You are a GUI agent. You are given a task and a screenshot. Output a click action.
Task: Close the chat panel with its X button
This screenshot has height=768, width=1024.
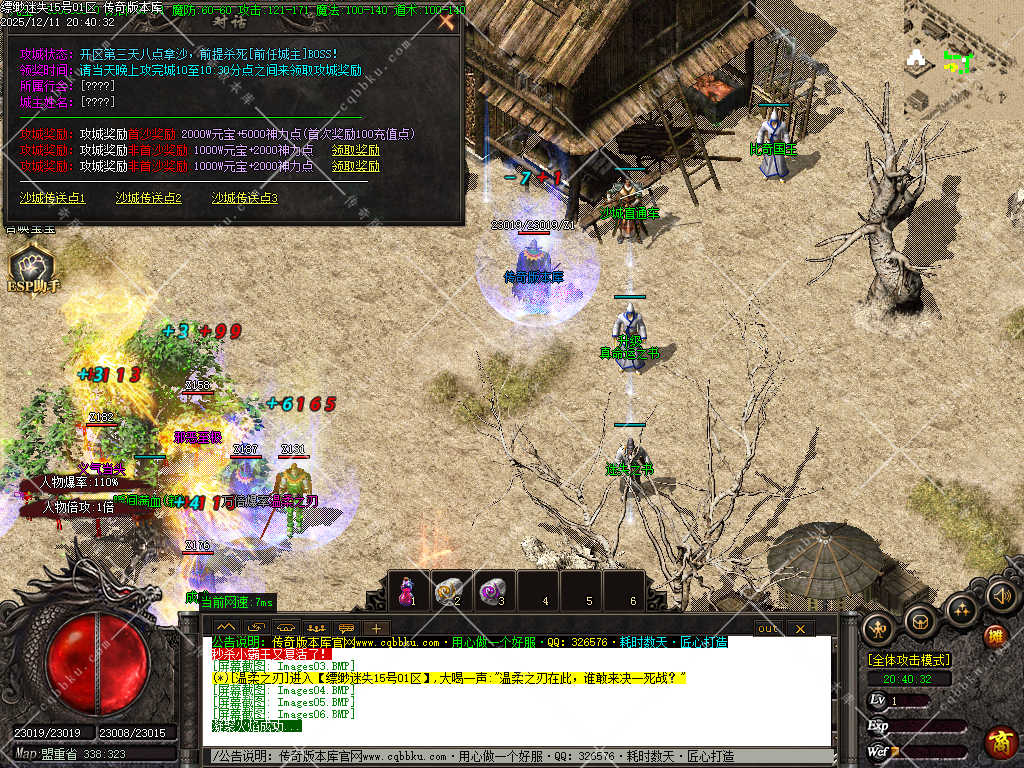[799, 628]
